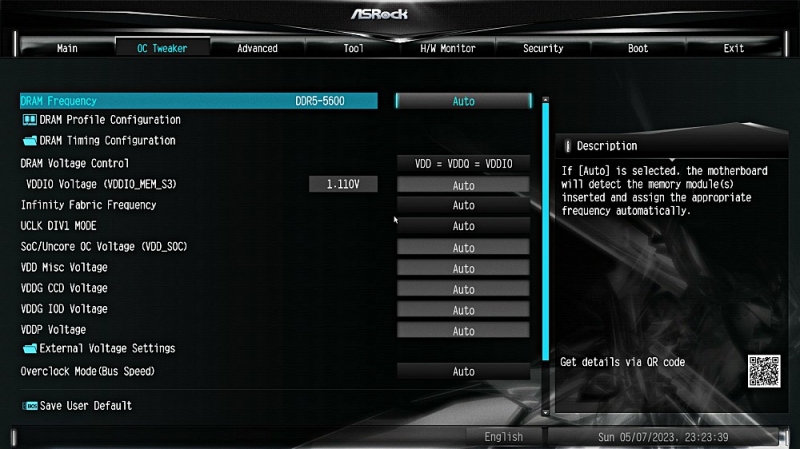Change the English language selector

point(503,437)
